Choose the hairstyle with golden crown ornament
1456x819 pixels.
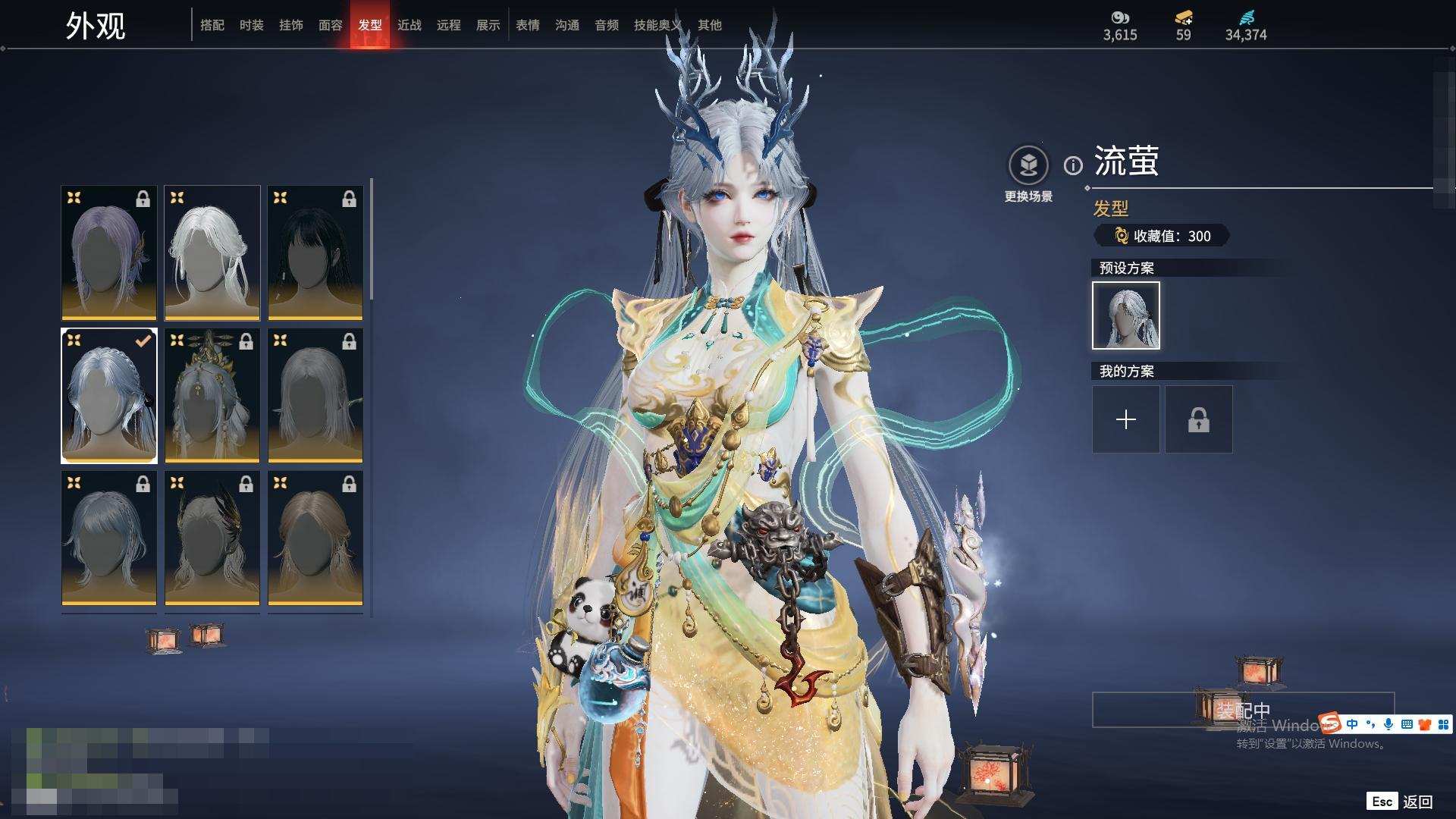point(212,395)
